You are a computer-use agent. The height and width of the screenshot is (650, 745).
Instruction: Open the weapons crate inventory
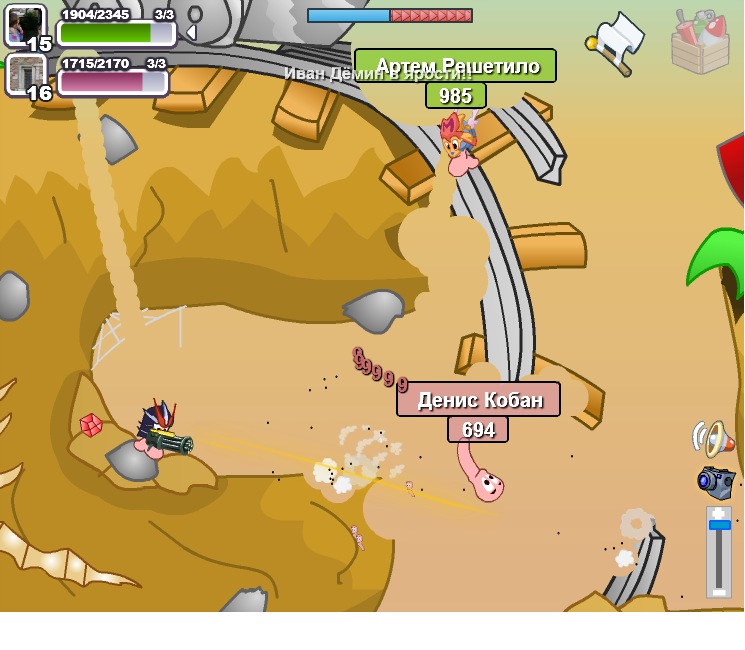(699, 42)
